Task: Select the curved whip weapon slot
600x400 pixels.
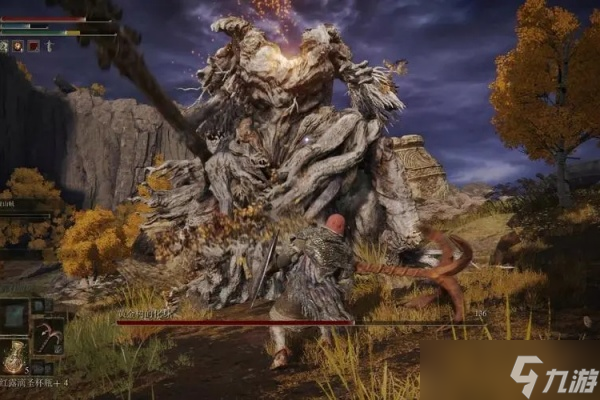Action: 49,335
